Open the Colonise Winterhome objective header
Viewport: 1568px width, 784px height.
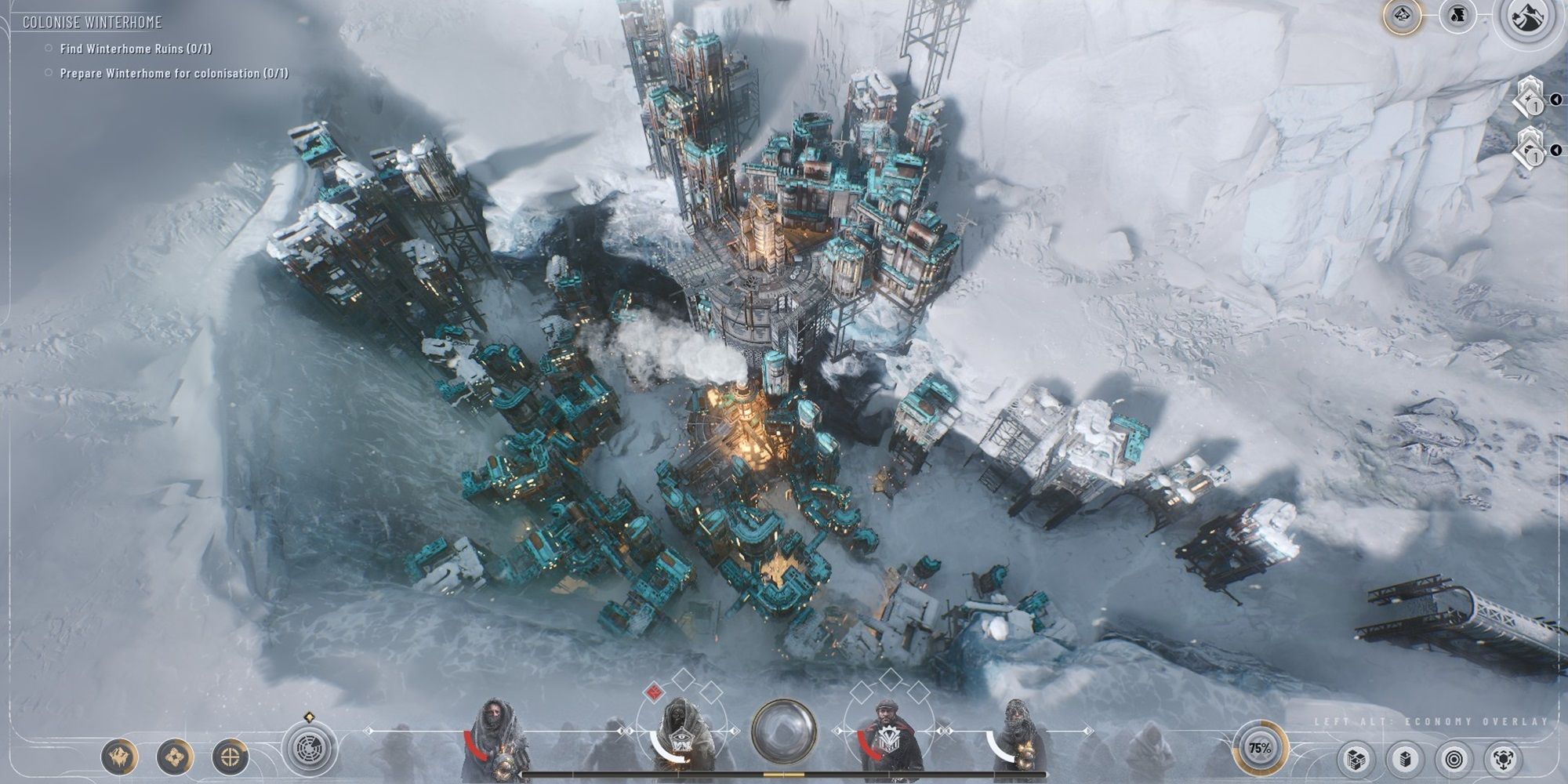92,22
